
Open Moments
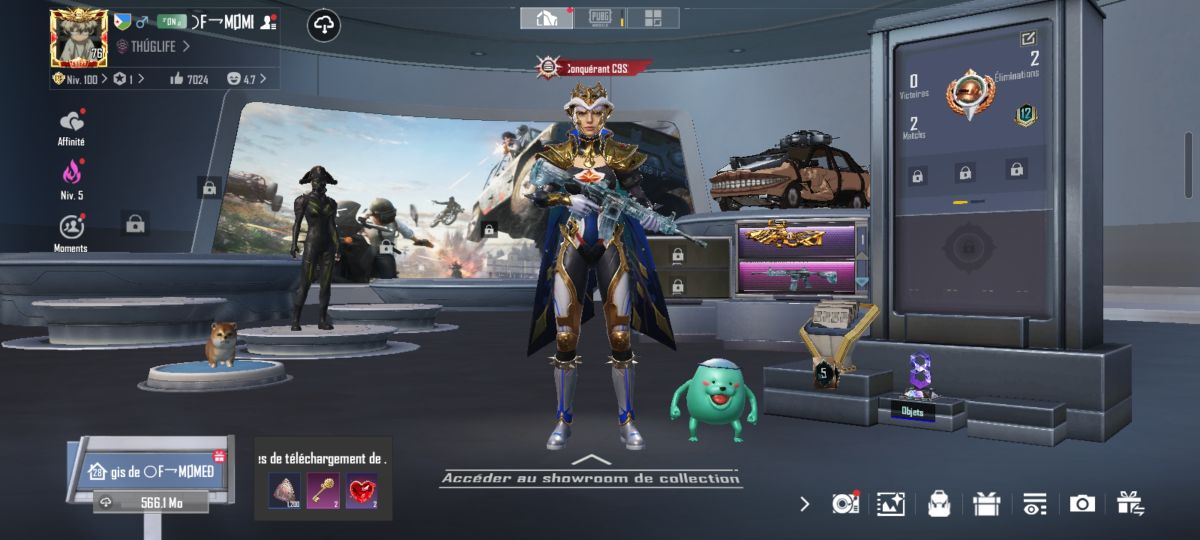71,227
